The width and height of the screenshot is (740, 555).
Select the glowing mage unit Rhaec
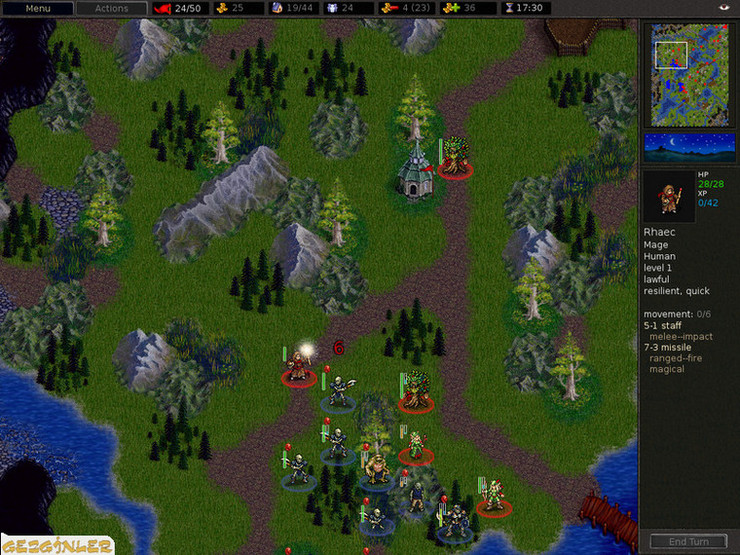point(298,368)
